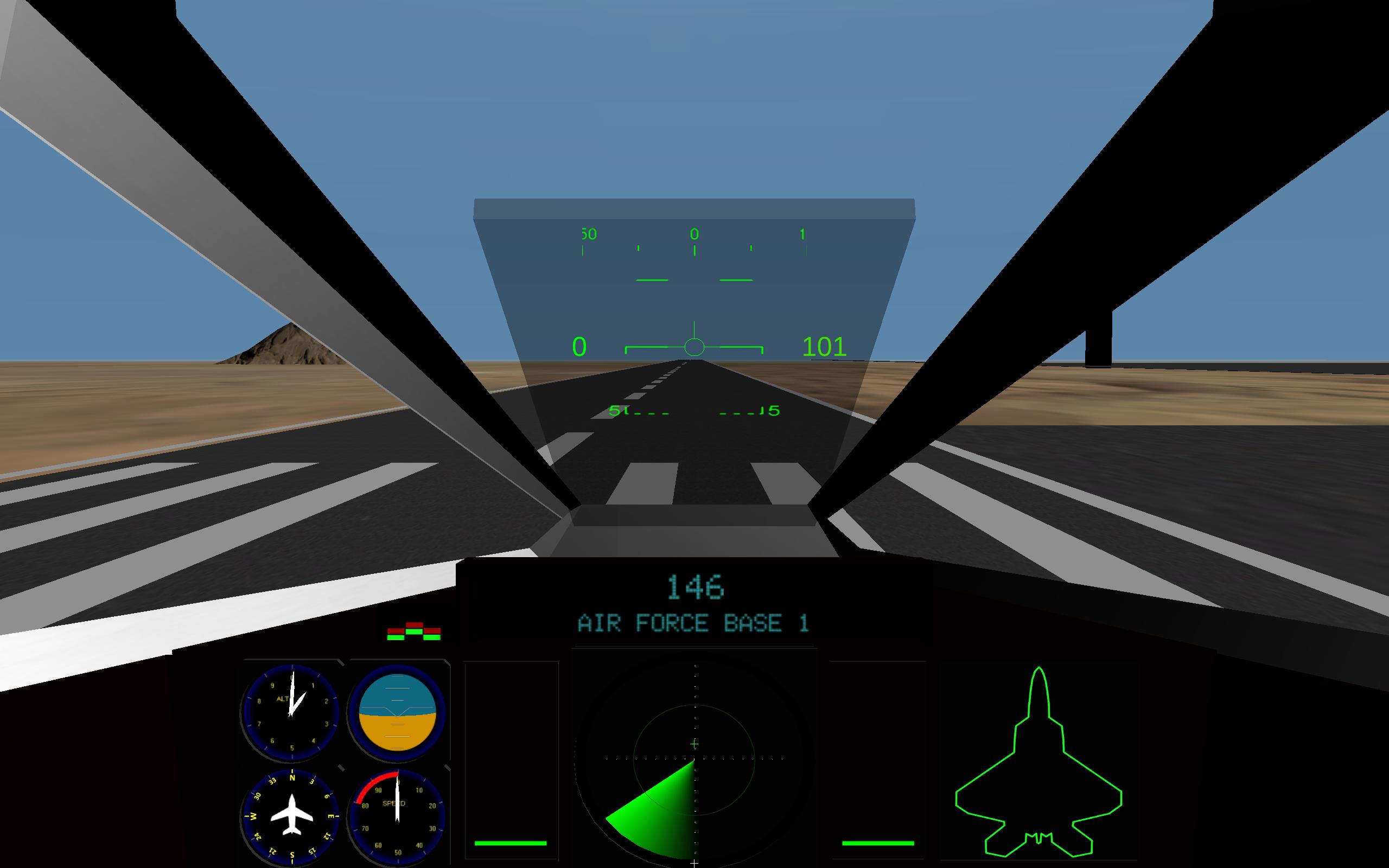The image size is (1389, 868).
Task: Click the HUD heading tape at 0
Action: [695, 234]
